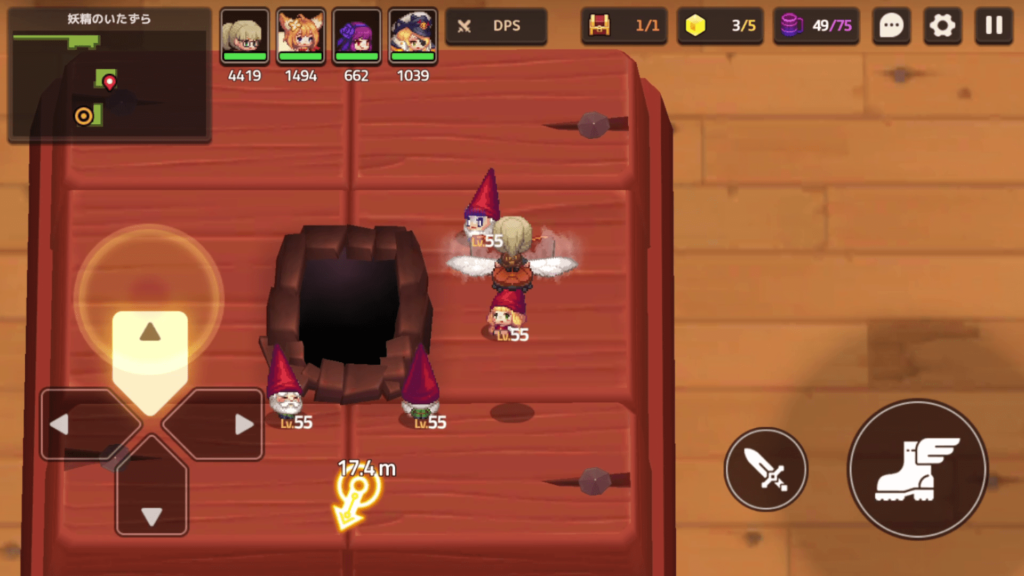Open the minimap panel
Image resolution: width=1024 pixels, height=576 pixels.
[x=109, y=76]
